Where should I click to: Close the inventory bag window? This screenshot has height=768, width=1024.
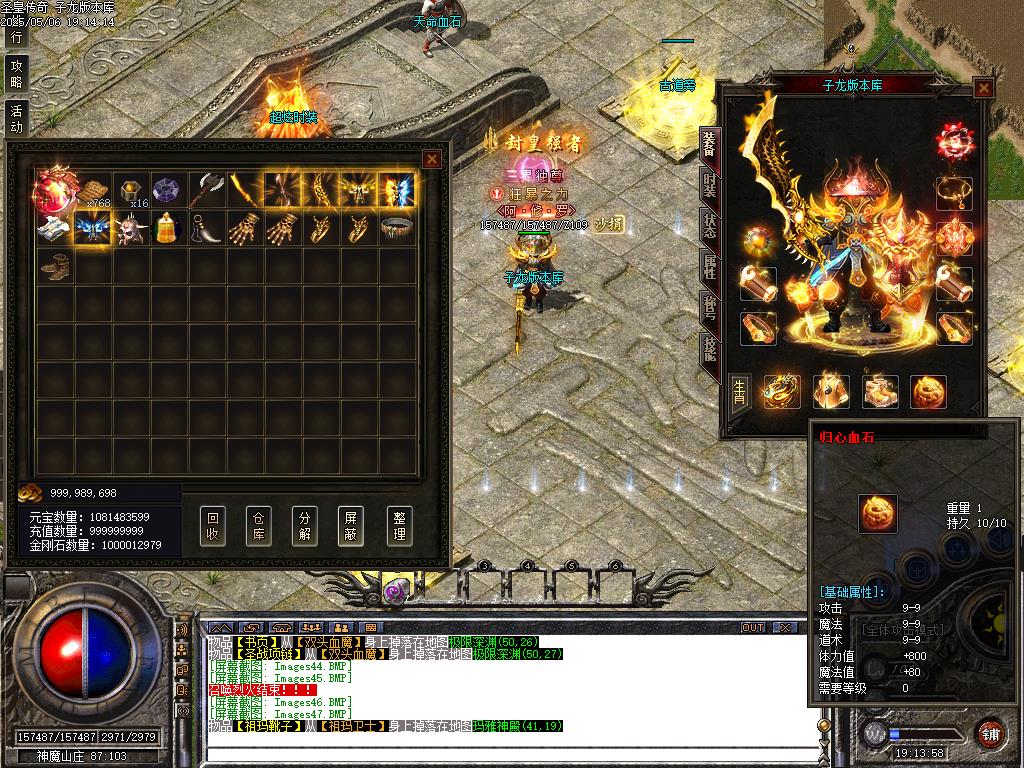tap(432, 159)
